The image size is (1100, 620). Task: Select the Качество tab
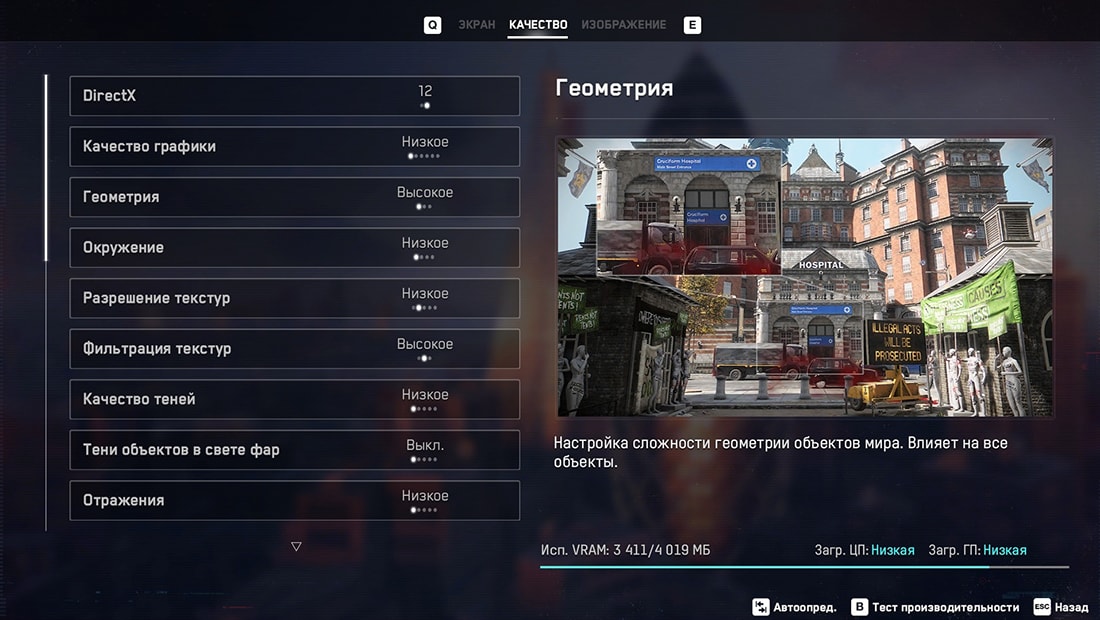(x=537, y=25)
